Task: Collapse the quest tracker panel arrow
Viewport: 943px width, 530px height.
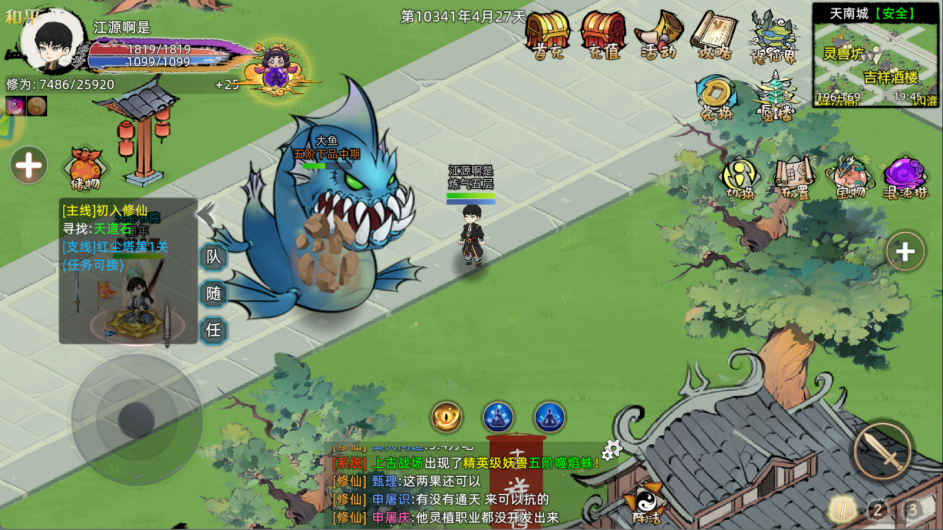Action: [206, 214]
